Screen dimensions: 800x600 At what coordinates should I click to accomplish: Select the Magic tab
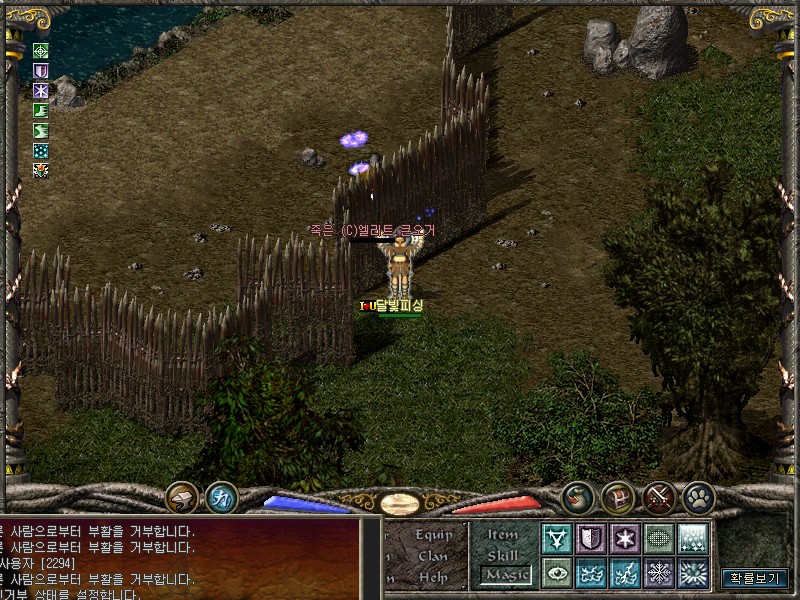(507, 575)
